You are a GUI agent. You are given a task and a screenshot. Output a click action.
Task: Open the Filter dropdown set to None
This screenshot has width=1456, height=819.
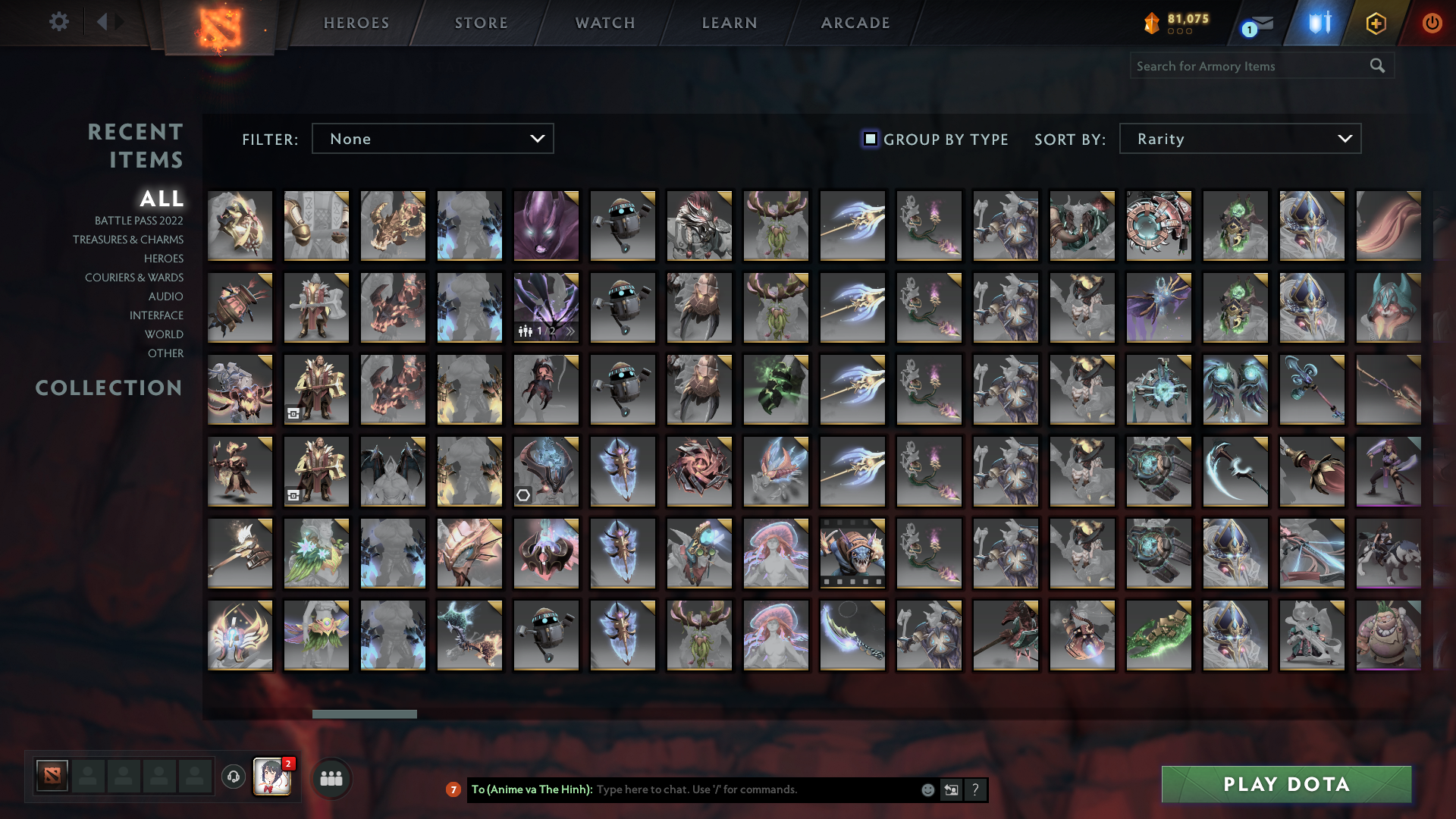432,138
